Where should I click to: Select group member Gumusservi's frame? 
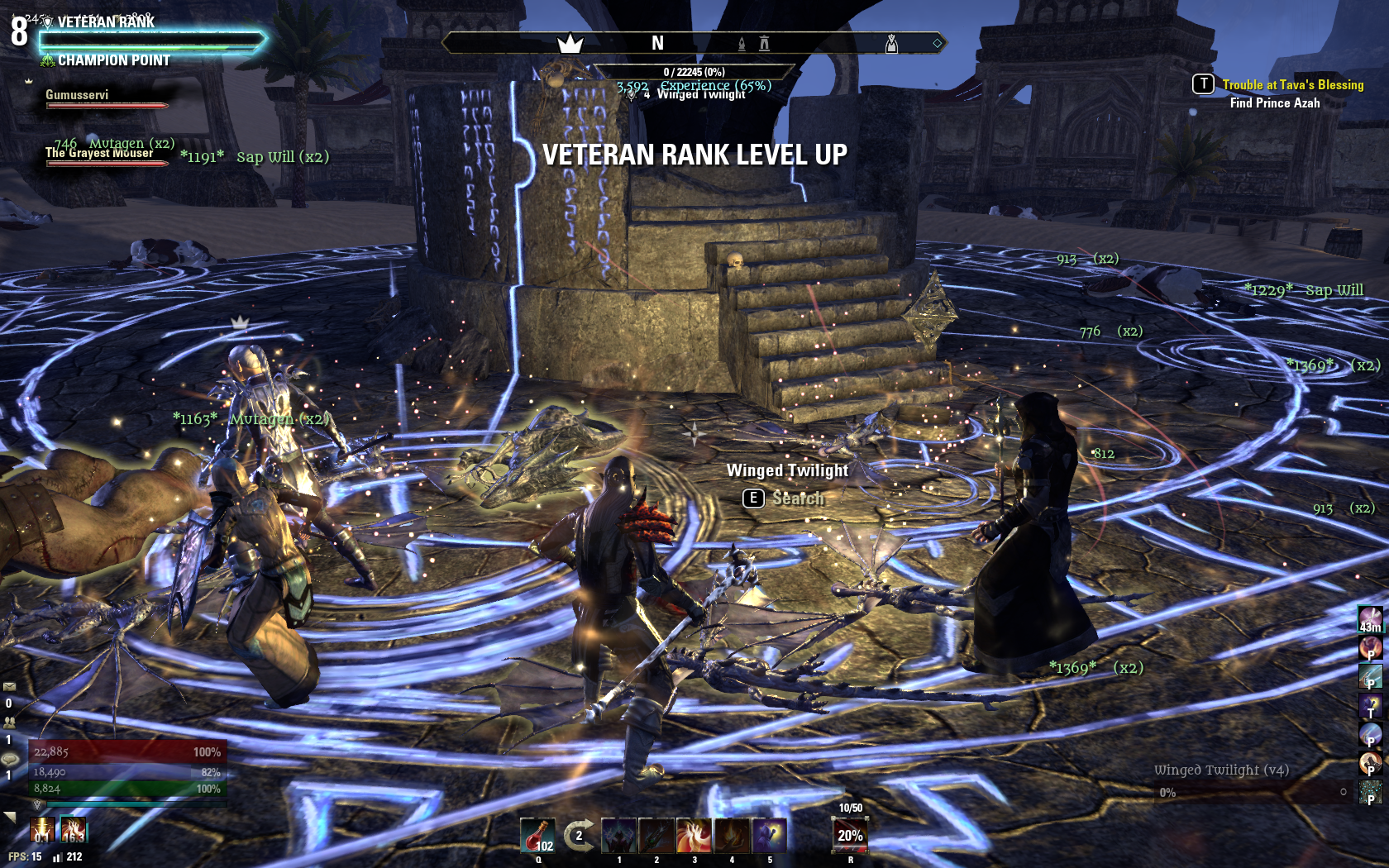tap(106, 98)
